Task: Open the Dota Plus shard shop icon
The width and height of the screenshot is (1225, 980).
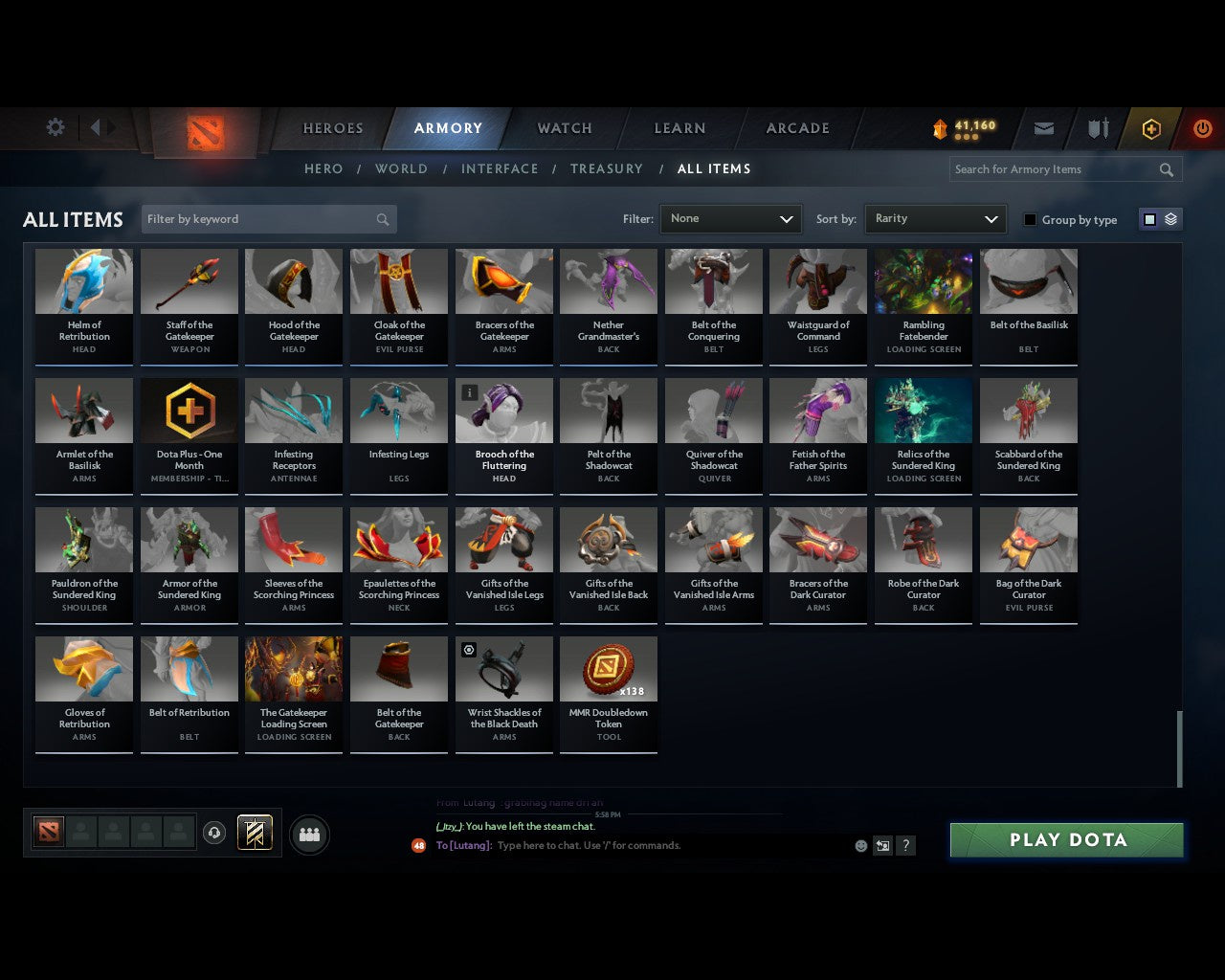Action: (x=1150, y=128)
